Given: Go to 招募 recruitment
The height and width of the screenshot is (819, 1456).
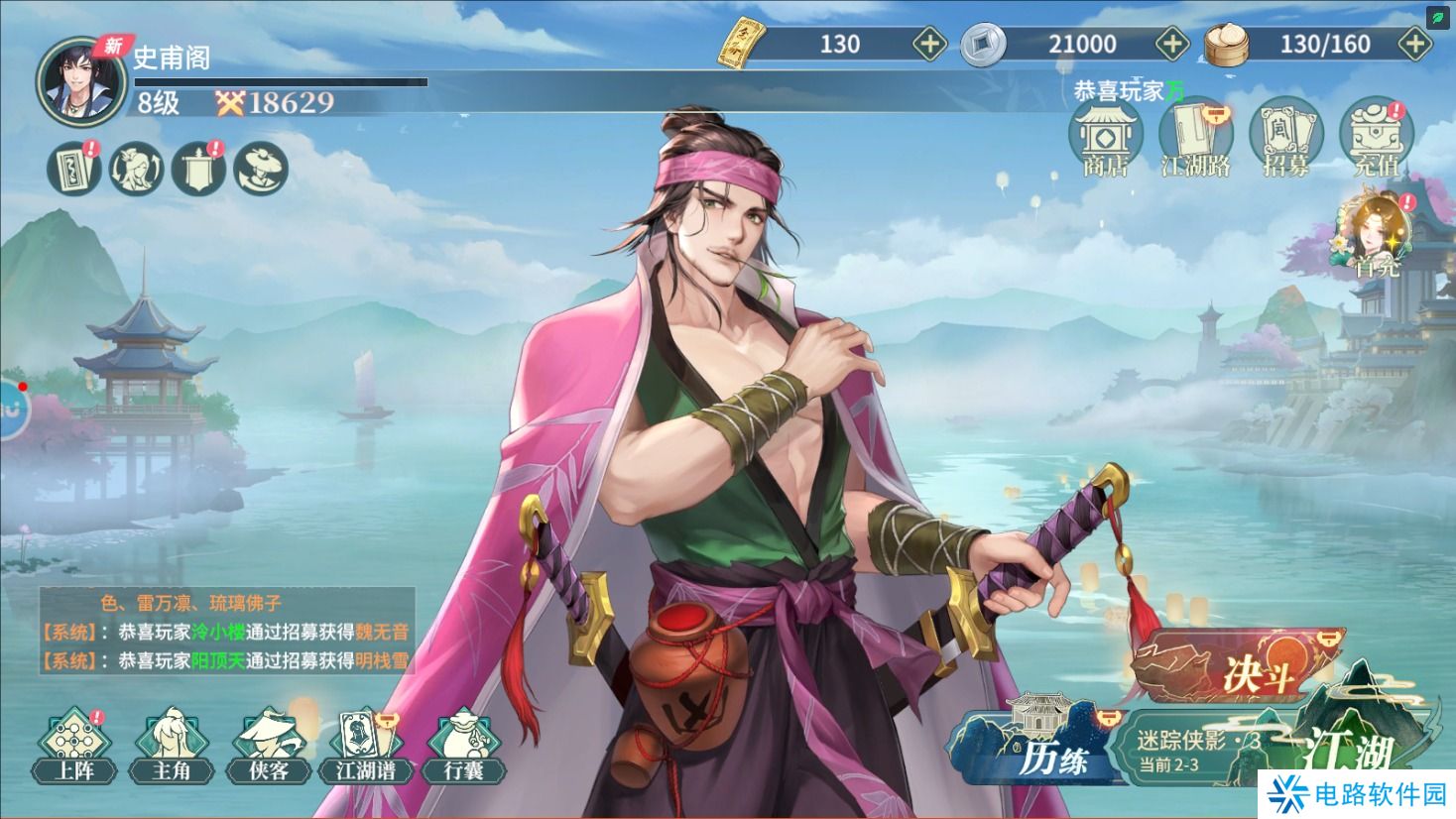Looking at the screenshot, I should [1285, 140].
